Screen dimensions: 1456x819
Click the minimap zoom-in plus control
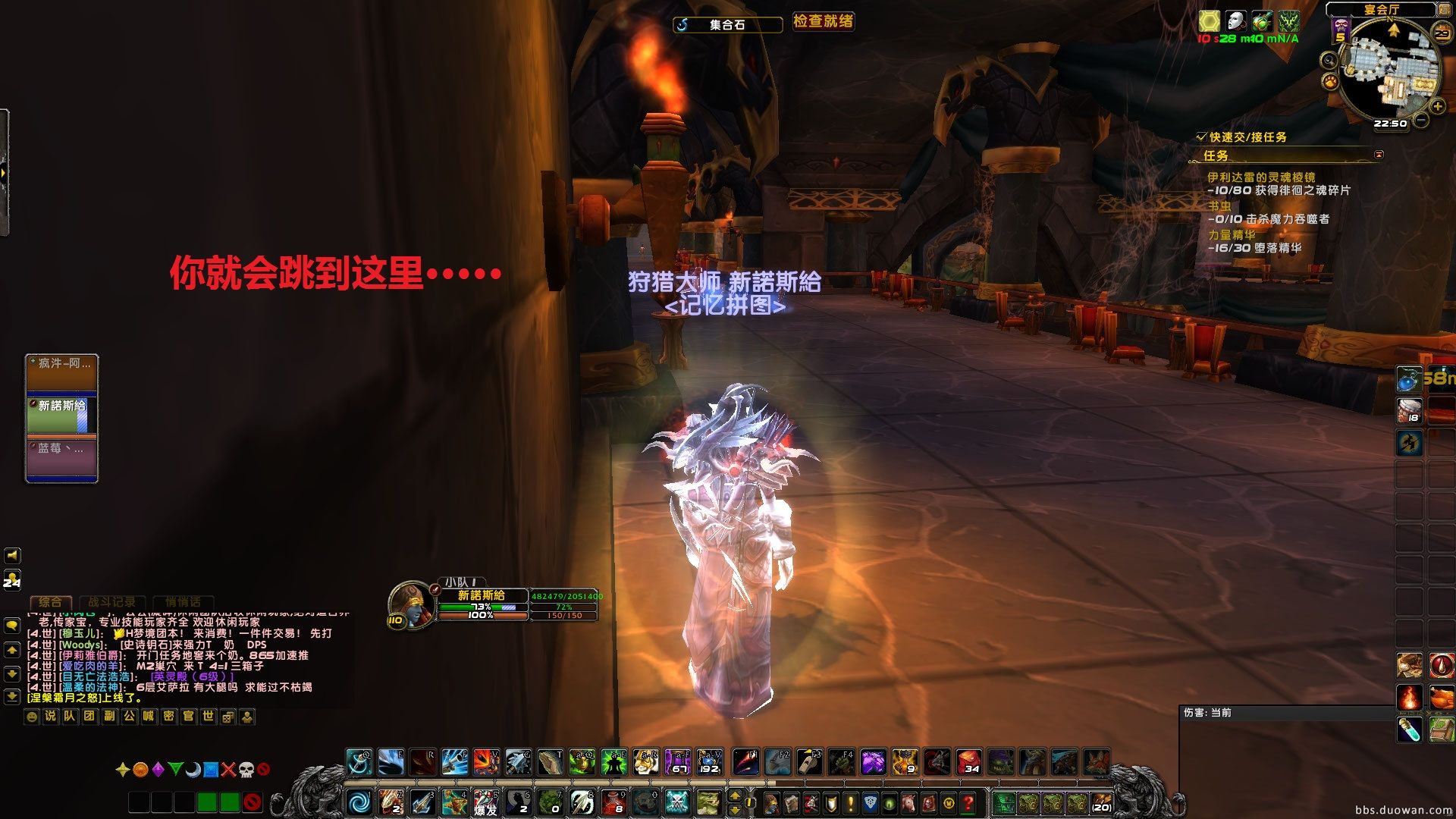1436,106
